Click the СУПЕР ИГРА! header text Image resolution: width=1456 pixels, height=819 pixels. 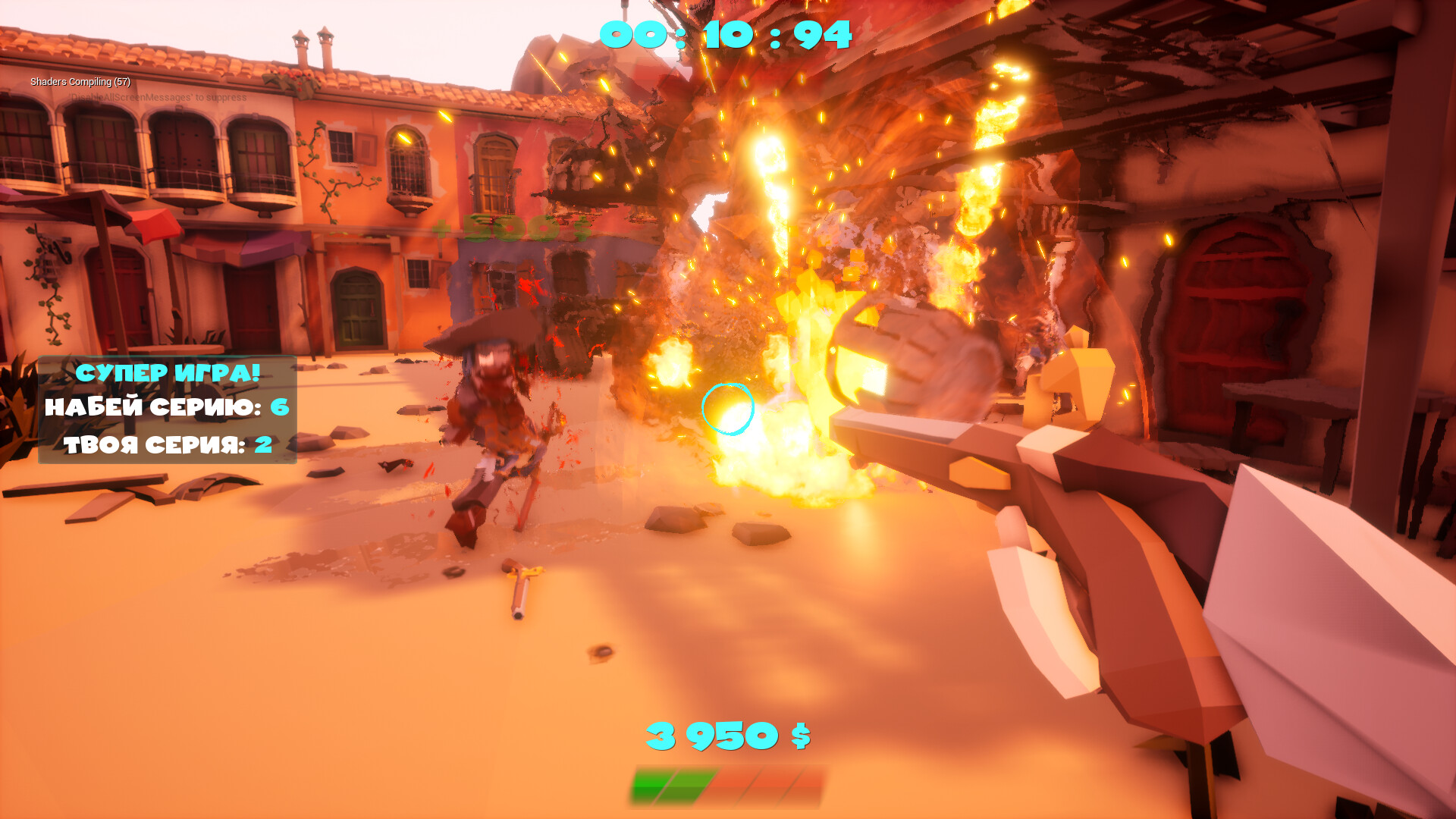click(x=168, y=372)
